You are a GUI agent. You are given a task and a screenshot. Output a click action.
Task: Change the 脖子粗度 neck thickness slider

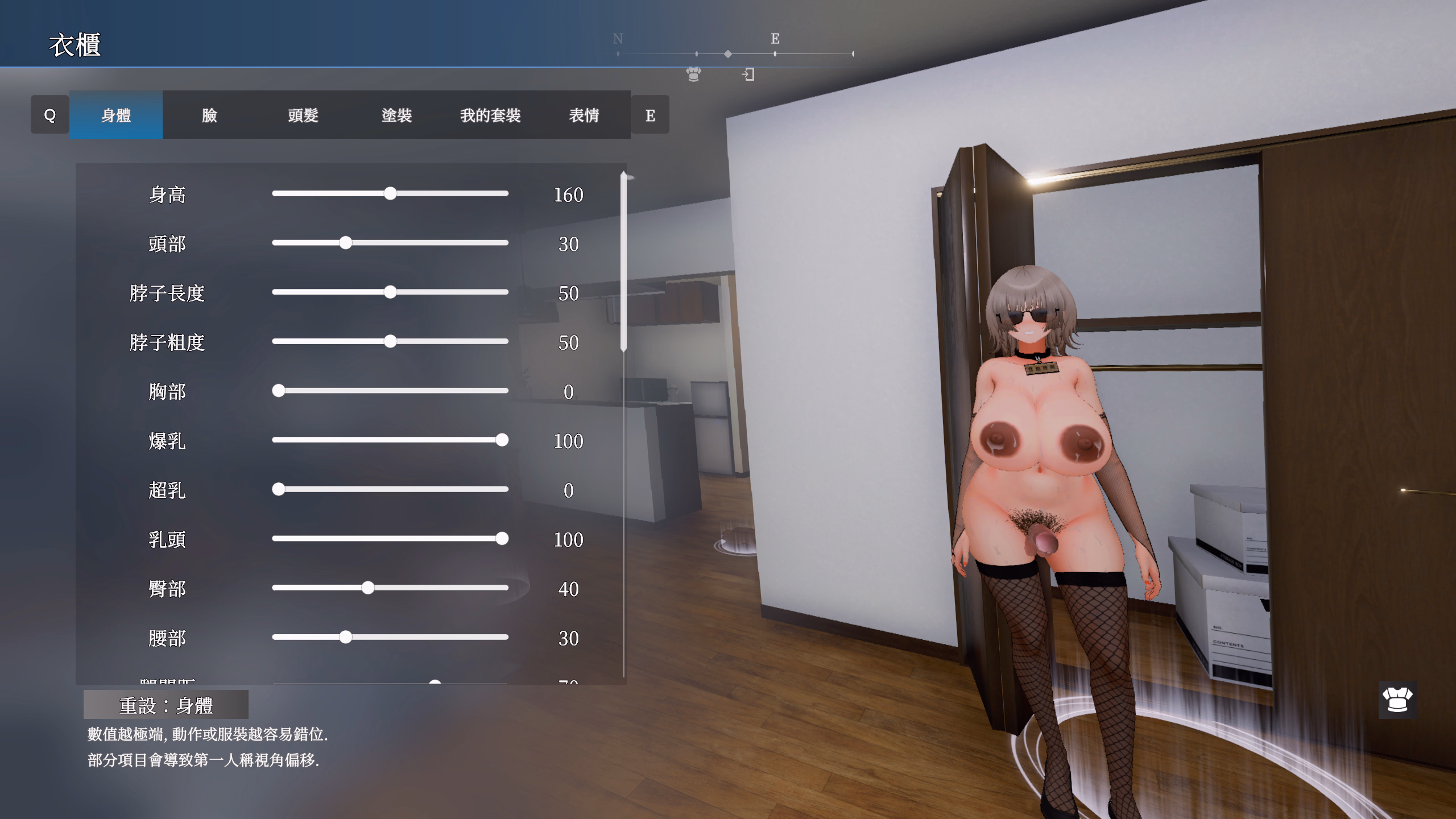pos(390,341)
